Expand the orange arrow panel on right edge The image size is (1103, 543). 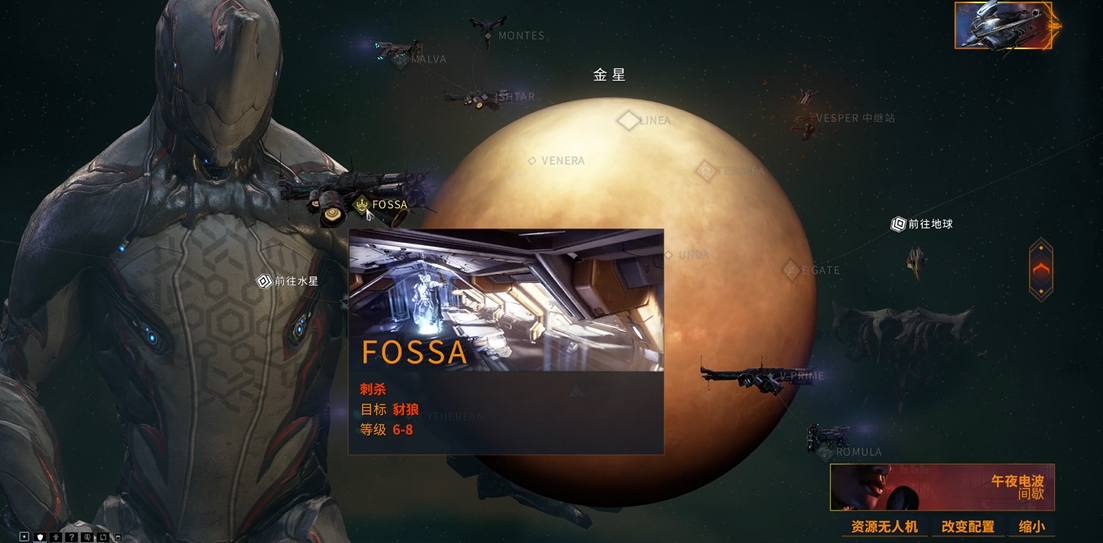coord(1041,268)
